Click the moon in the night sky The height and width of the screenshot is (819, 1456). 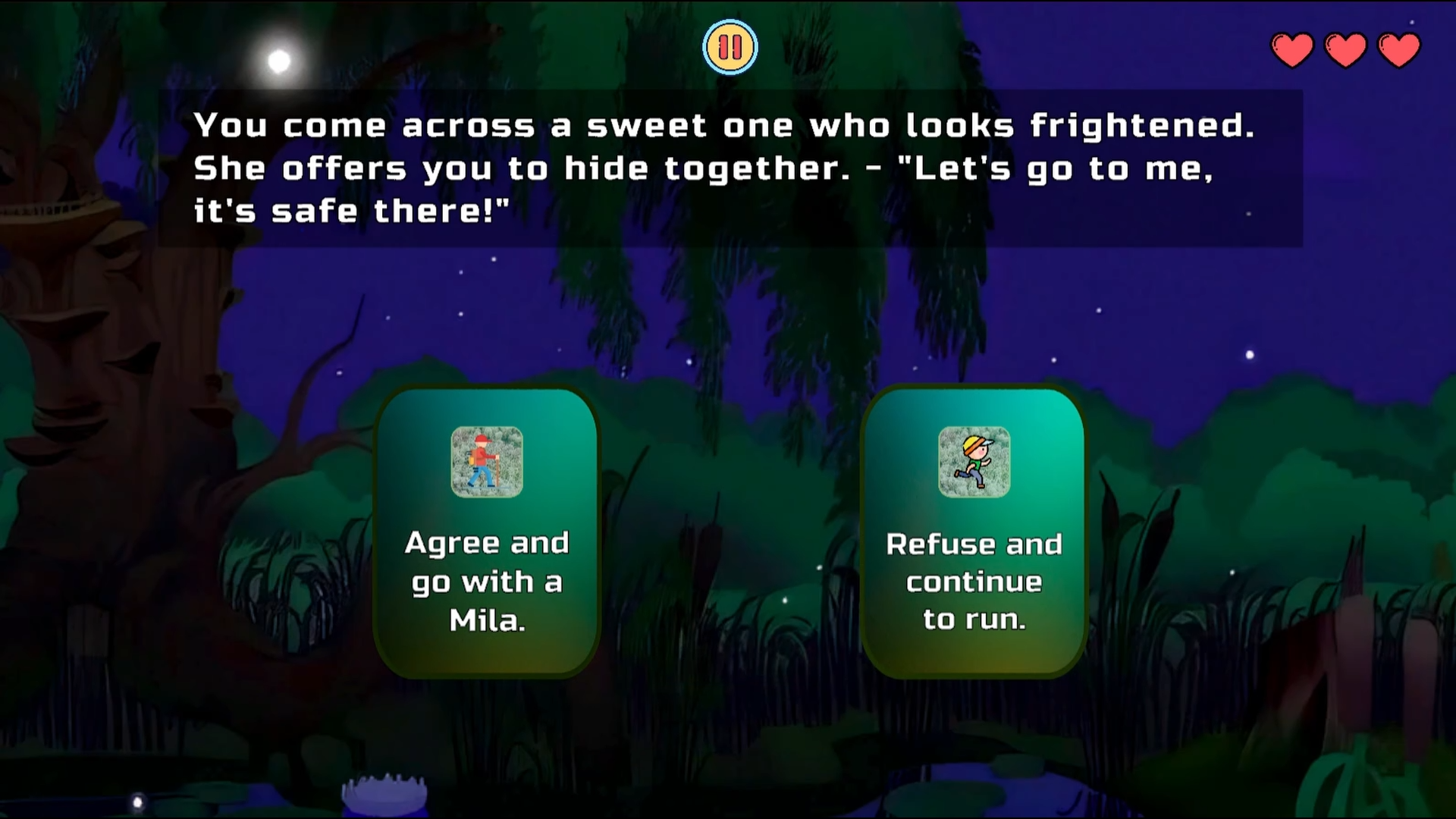[278, 61]
